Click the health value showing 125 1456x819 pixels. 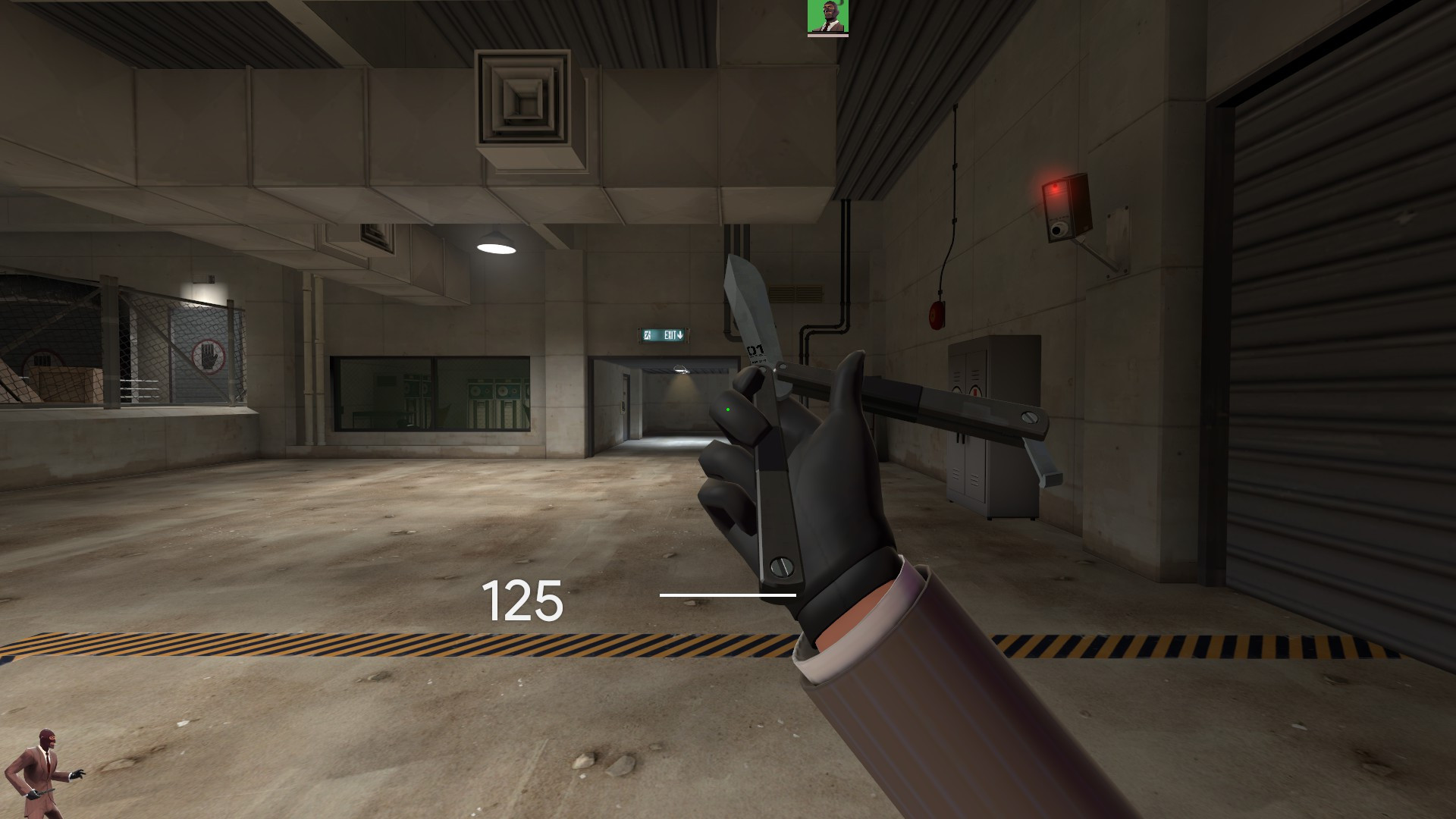click(522, 601)
